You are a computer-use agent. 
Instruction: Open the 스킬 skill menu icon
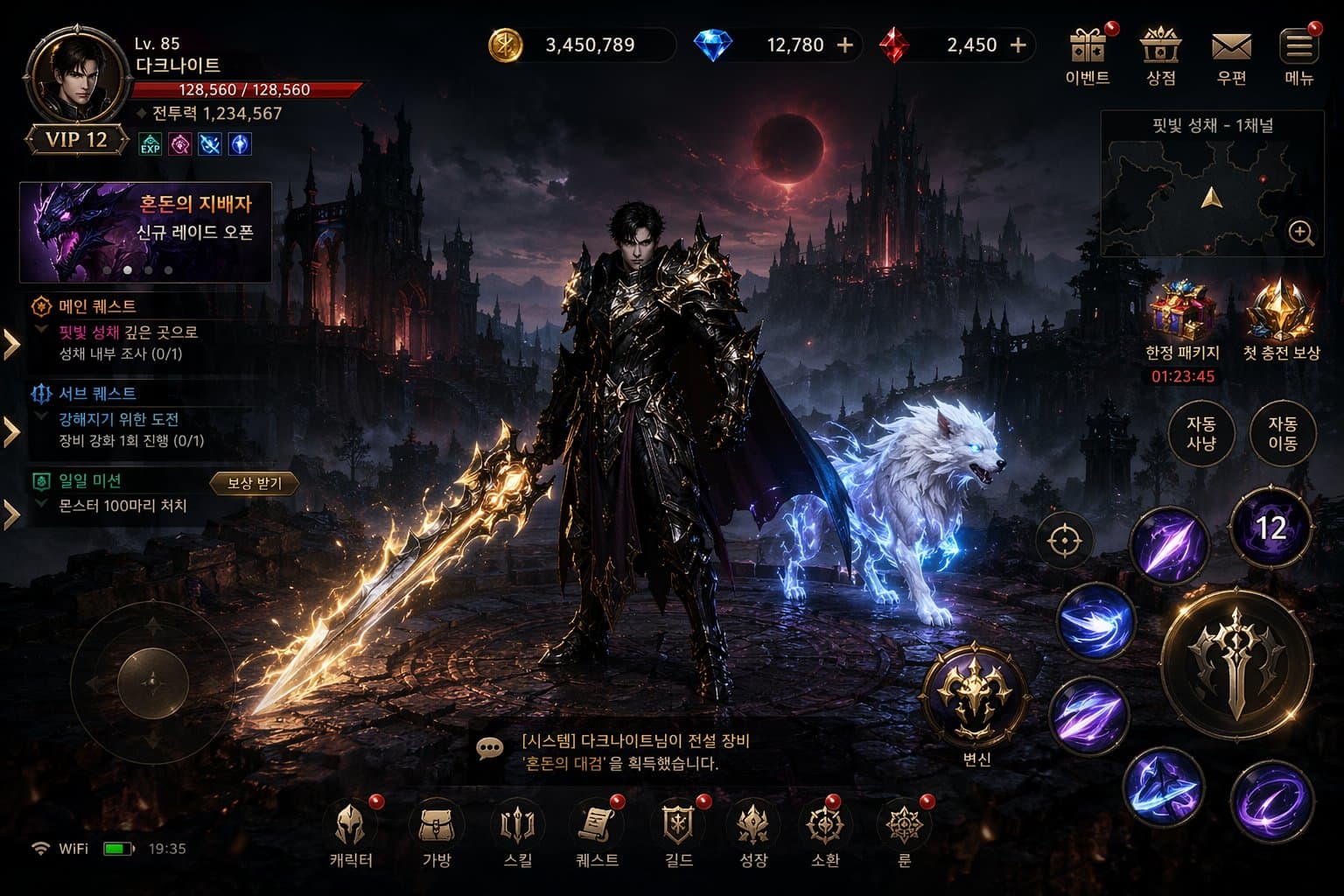pos(518,824)
